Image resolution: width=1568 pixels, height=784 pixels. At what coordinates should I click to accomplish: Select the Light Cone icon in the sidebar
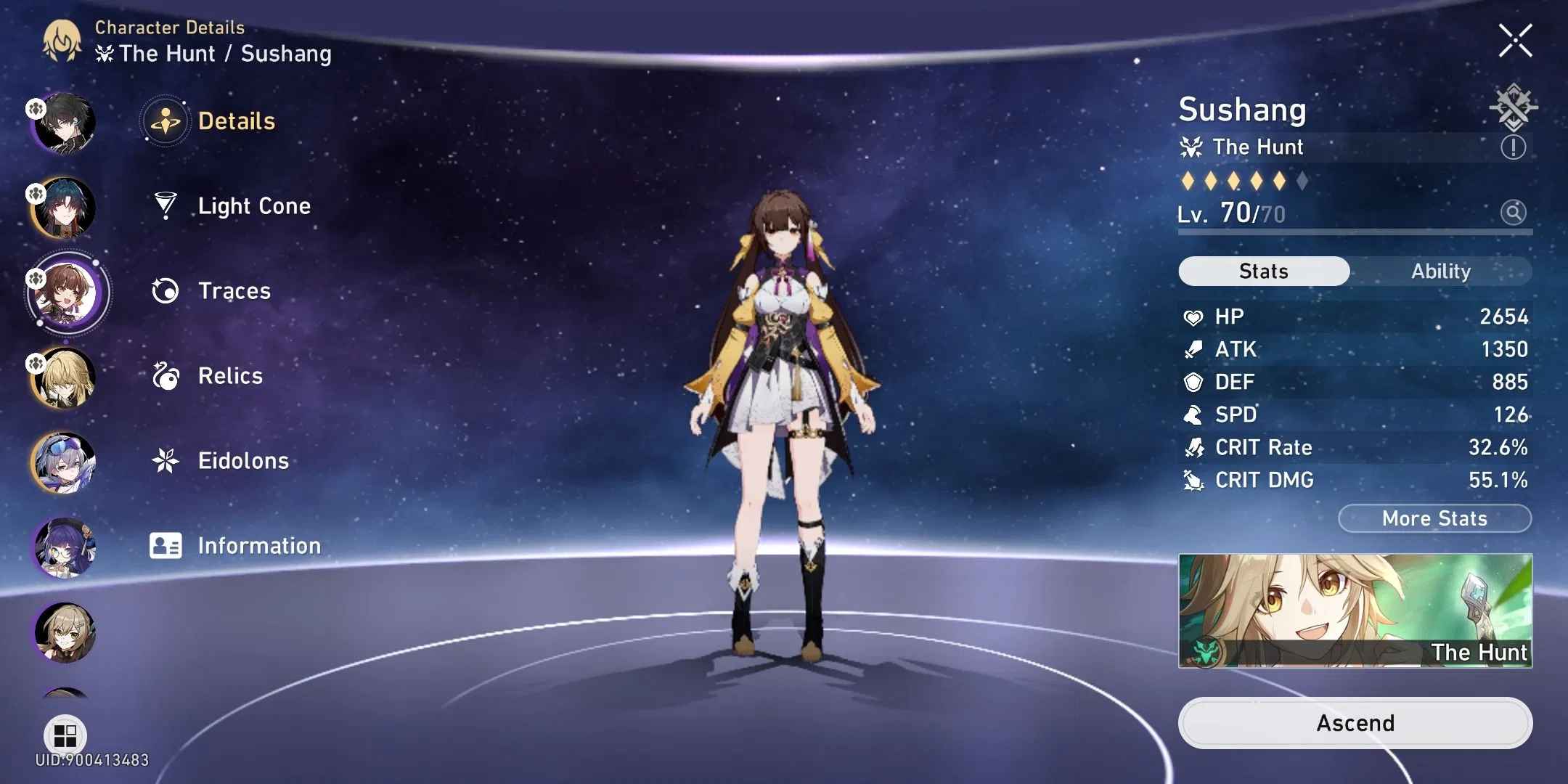pos(167,205)
